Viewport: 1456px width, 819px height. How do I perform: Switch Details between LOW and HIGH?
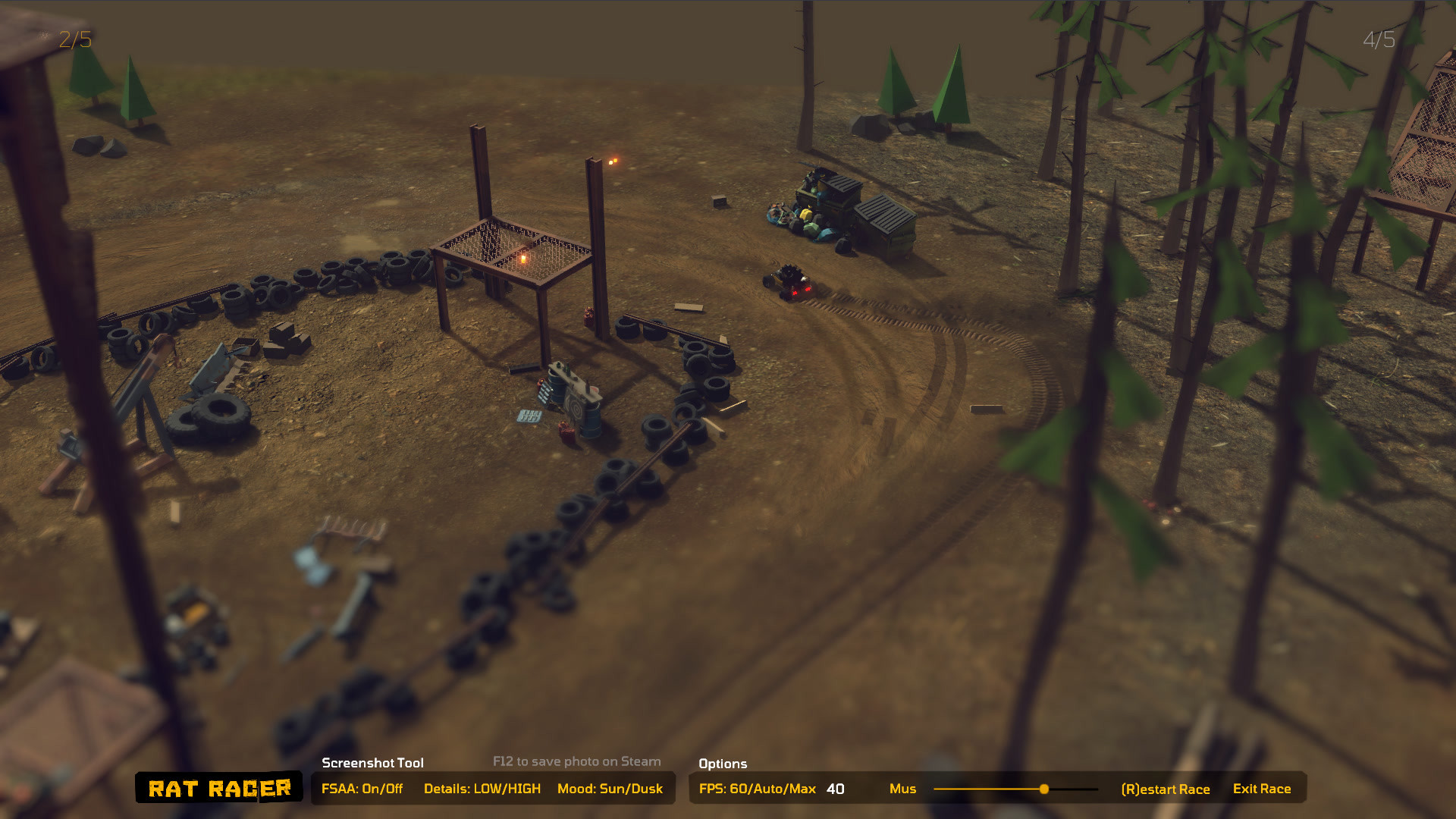(x=483, y=789)
